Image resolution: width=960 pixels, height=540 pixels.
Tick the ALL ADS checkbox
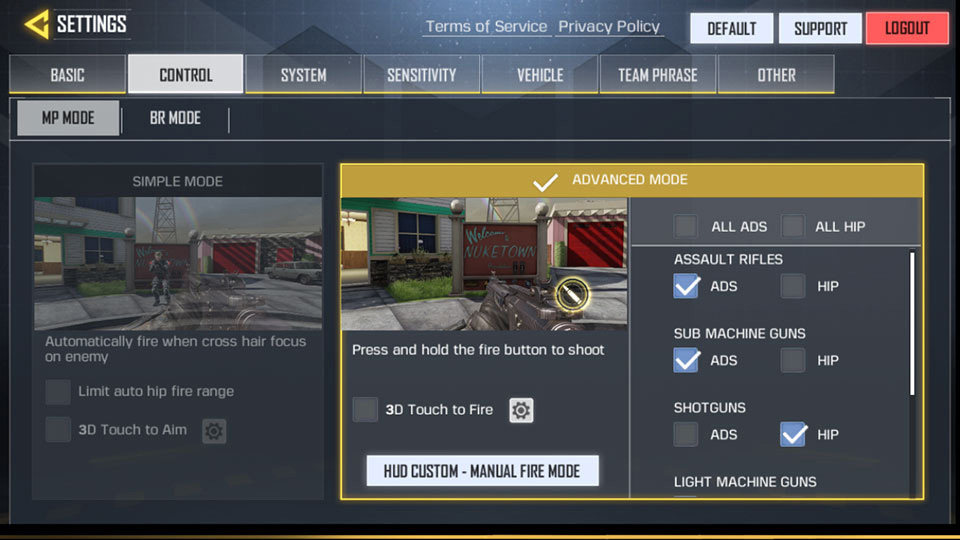(686, 226)
